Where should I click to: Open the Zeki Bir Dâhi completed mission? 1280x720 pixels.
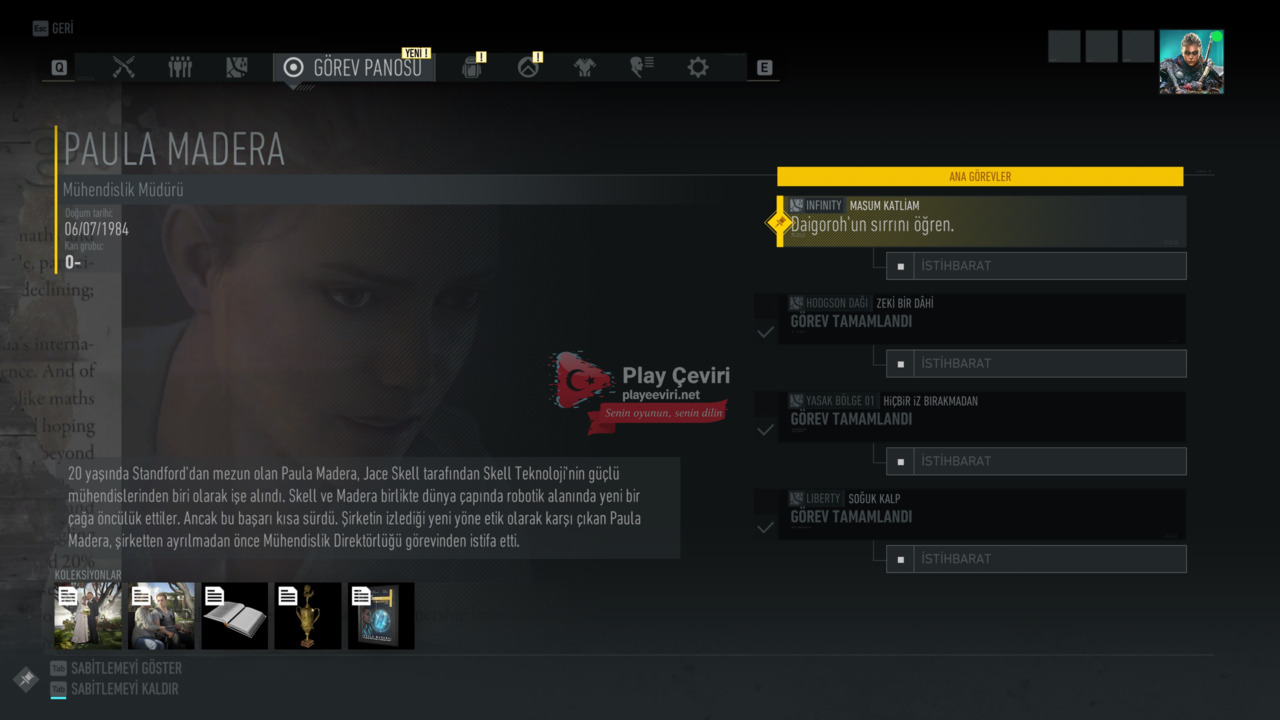click(x=982, y=318)
